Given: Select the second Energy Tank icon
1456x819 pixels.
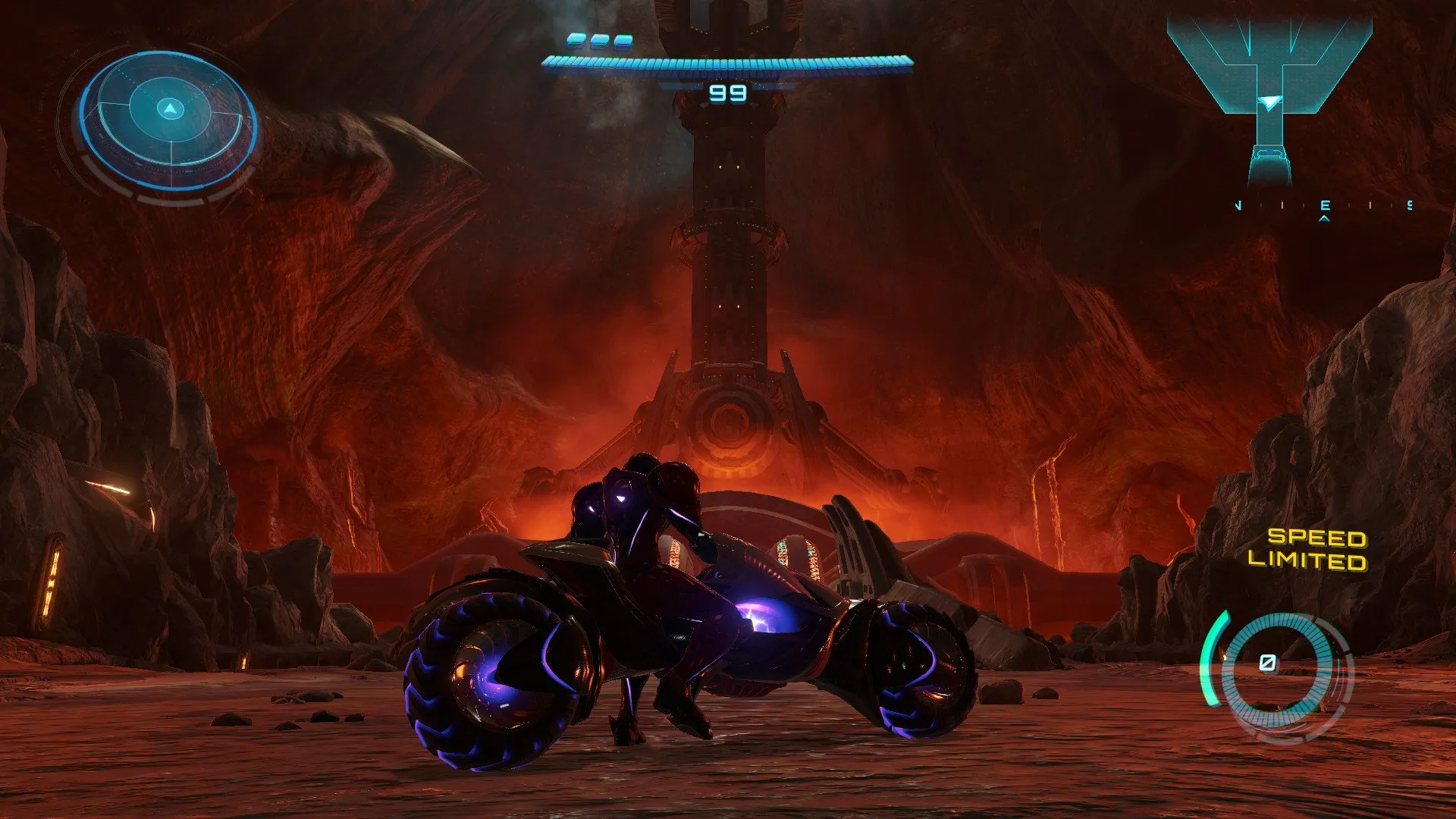Looking at the screenshot, I should (x=599, y=42).
